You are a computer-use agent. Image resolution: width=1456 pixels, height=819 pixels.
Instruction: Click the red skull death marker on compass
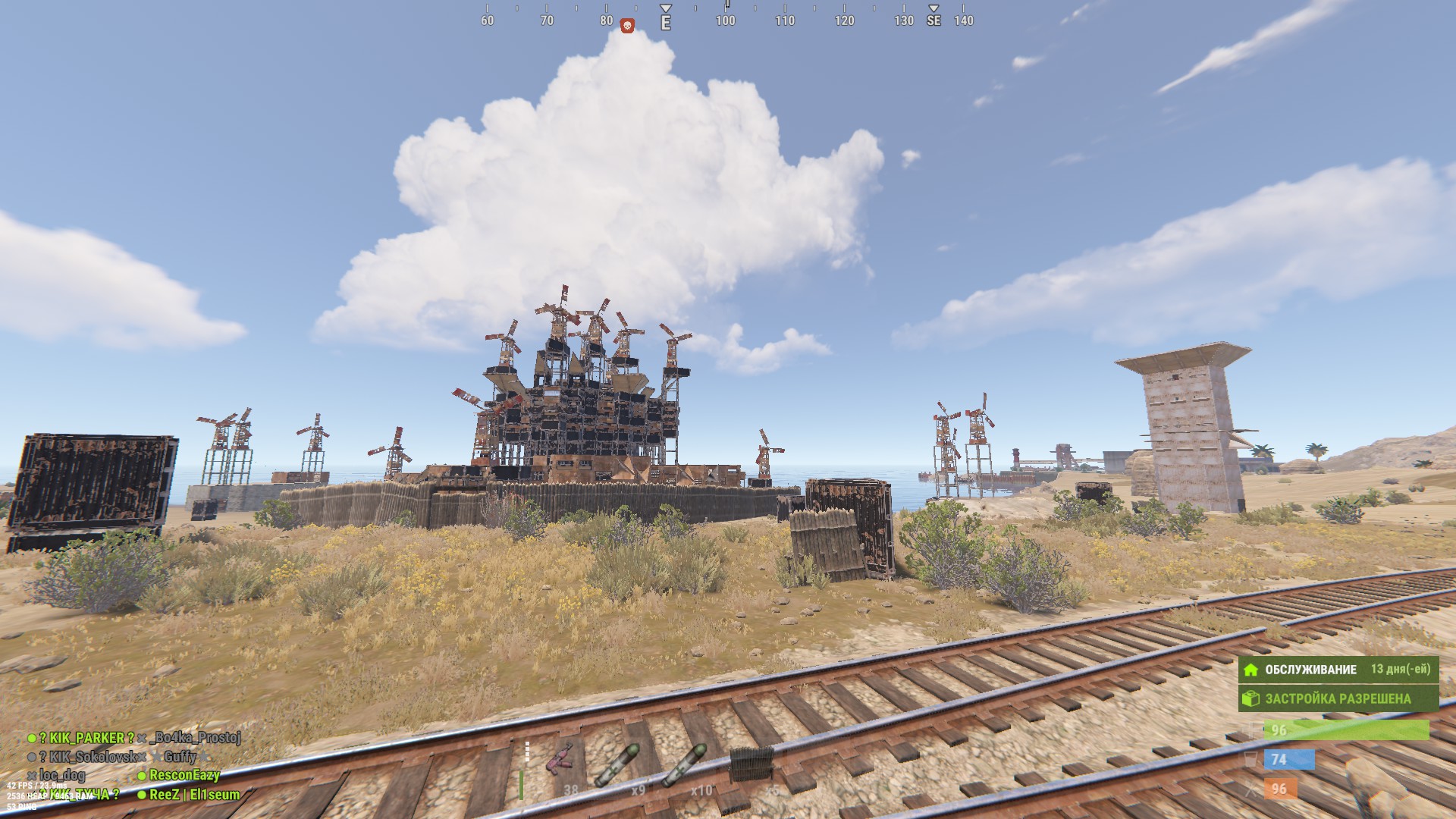[627, 27]
